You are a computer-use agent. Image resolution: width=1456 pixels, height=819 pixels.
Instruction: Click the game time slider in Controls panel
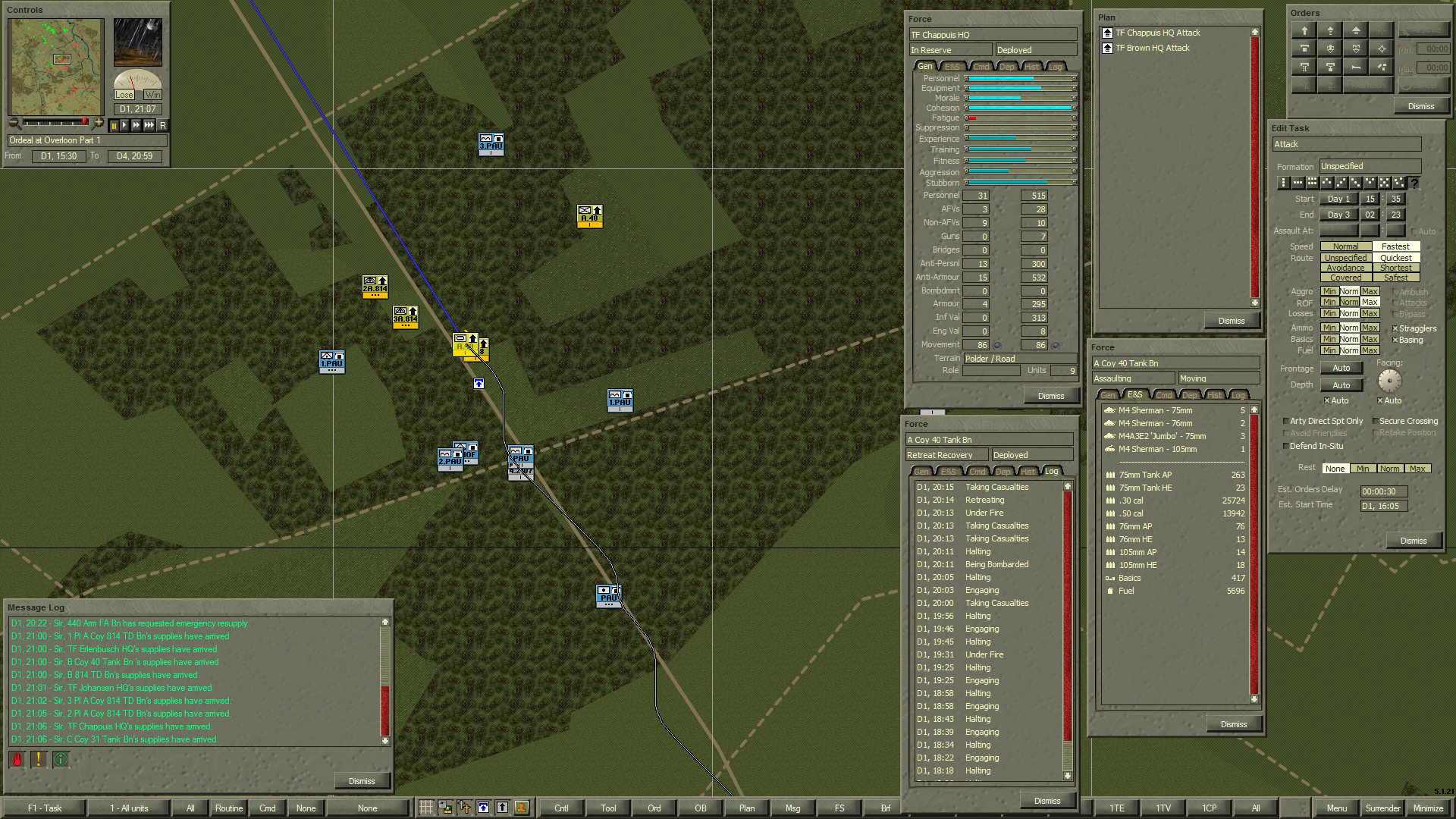point(57,123)
